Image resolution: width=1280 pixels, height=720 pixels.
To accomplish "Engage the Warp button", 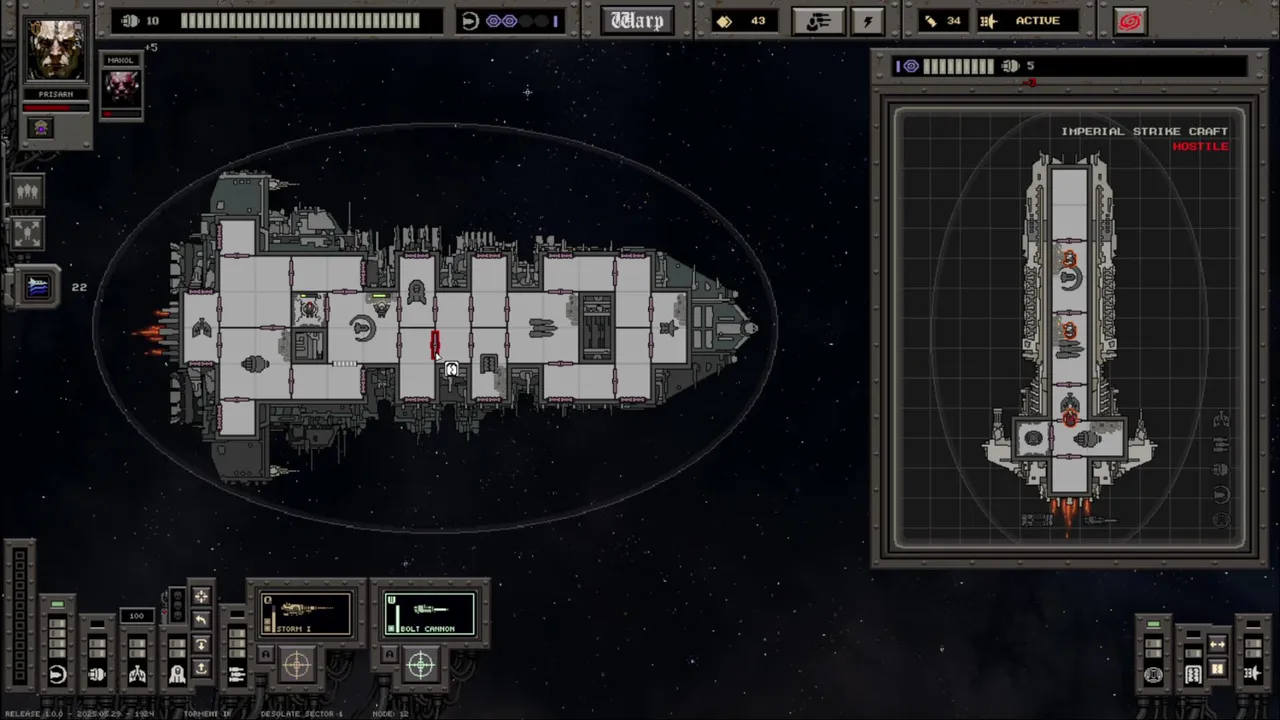I will point(637,21).
